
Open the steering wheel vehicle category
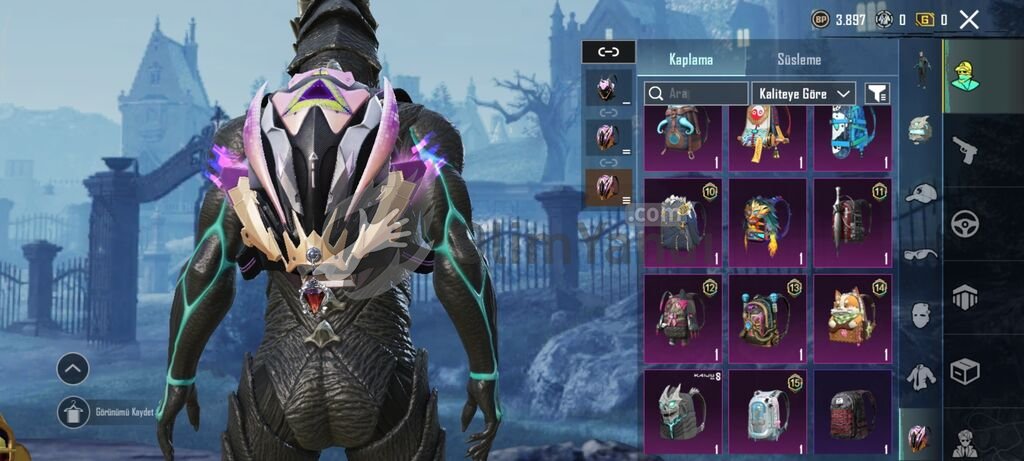click(964, 223)
